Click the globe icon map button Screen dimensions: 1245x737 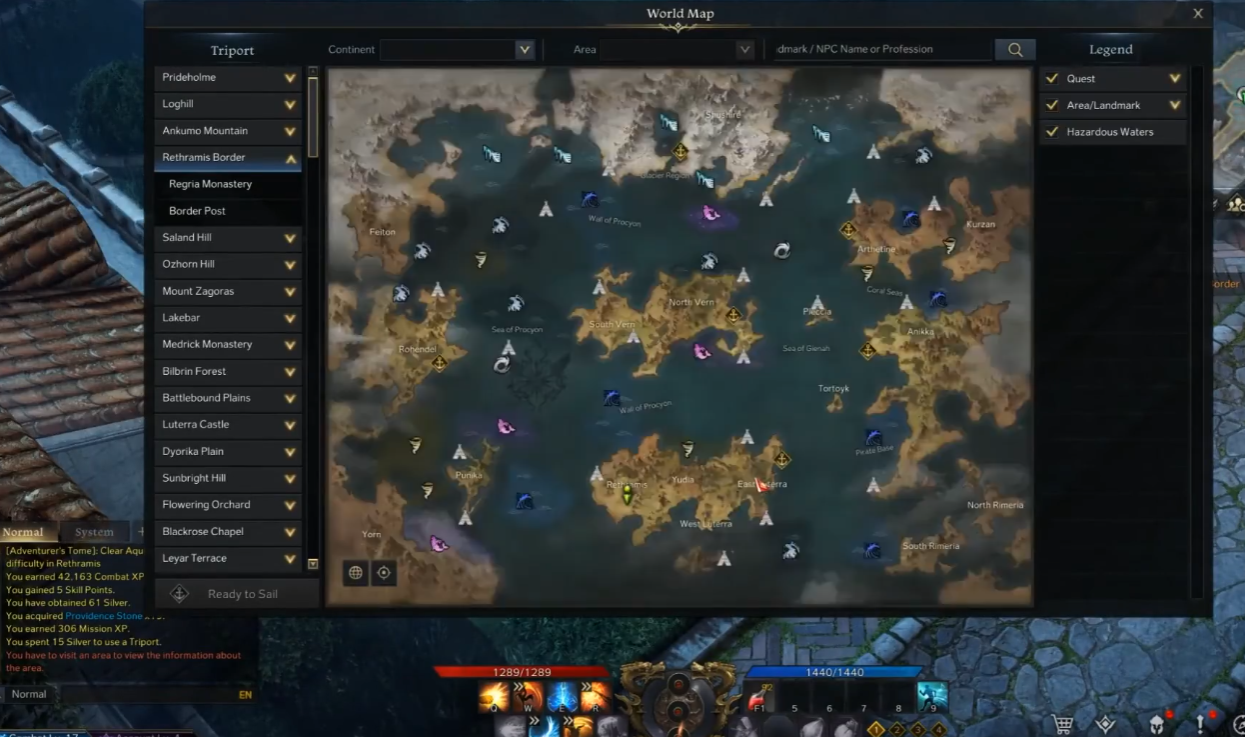coord(356,573)
